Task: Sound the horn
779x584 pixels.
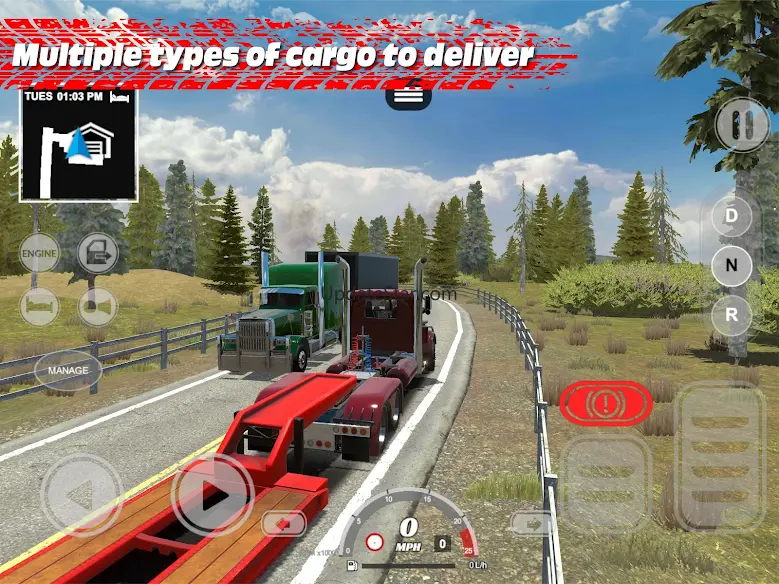Action: pyautogui.click(x=98, y=306)
